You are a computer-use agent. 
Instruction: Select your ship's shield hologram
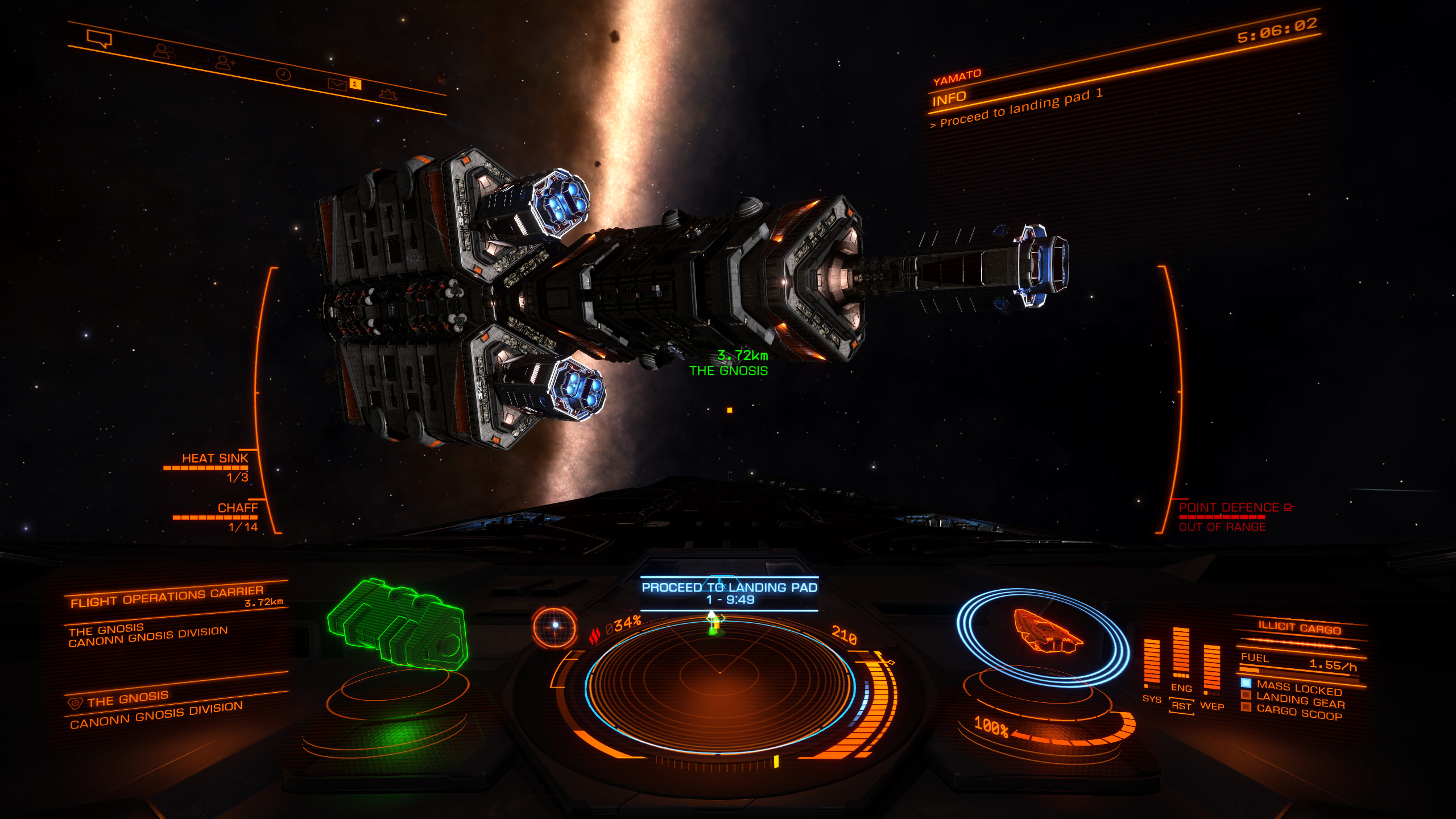(x=1045, y=634)
